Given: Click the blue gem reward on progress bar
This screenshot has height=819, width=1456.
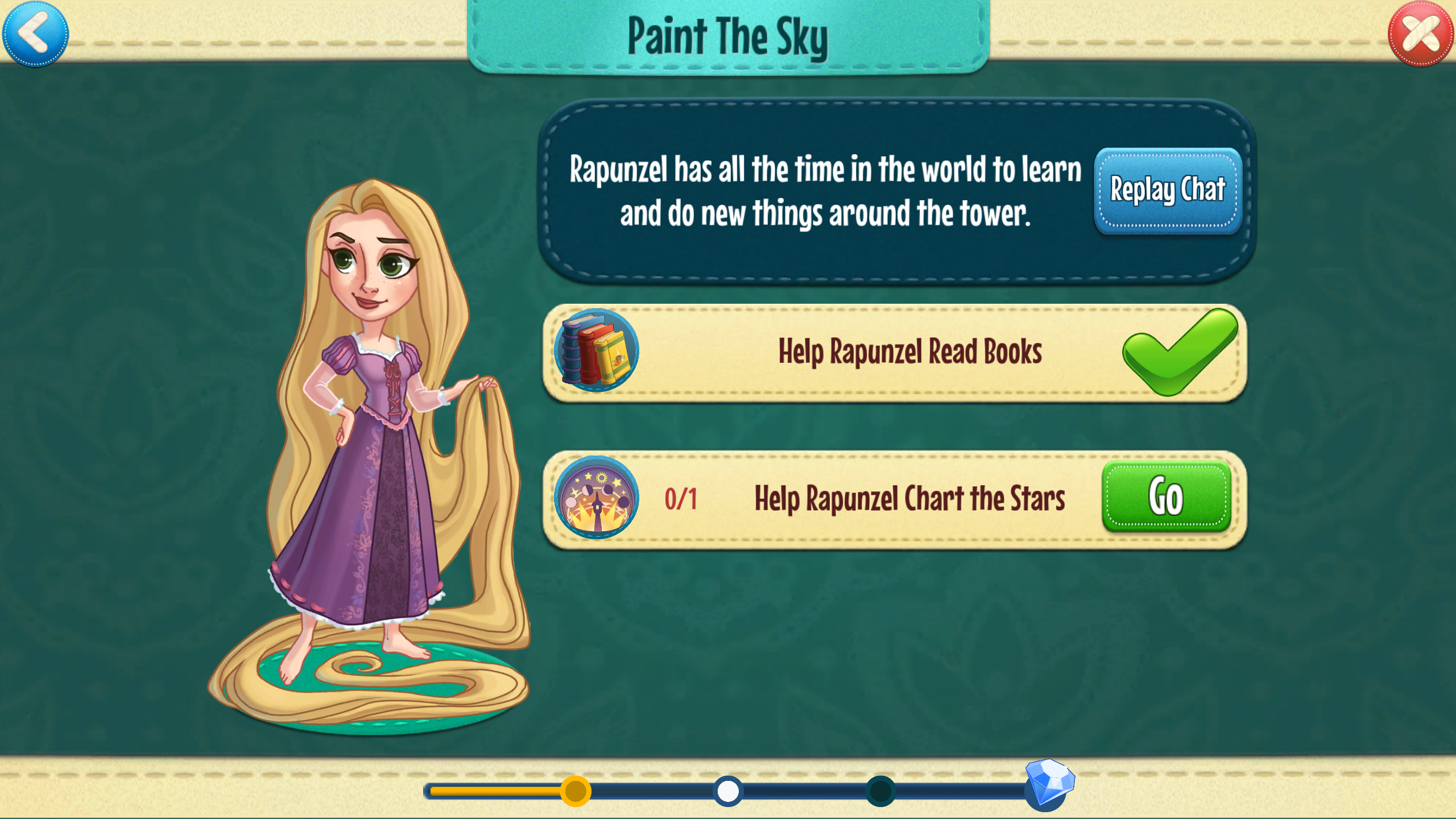Looking at the screenshot, I should pos(1049,784).
